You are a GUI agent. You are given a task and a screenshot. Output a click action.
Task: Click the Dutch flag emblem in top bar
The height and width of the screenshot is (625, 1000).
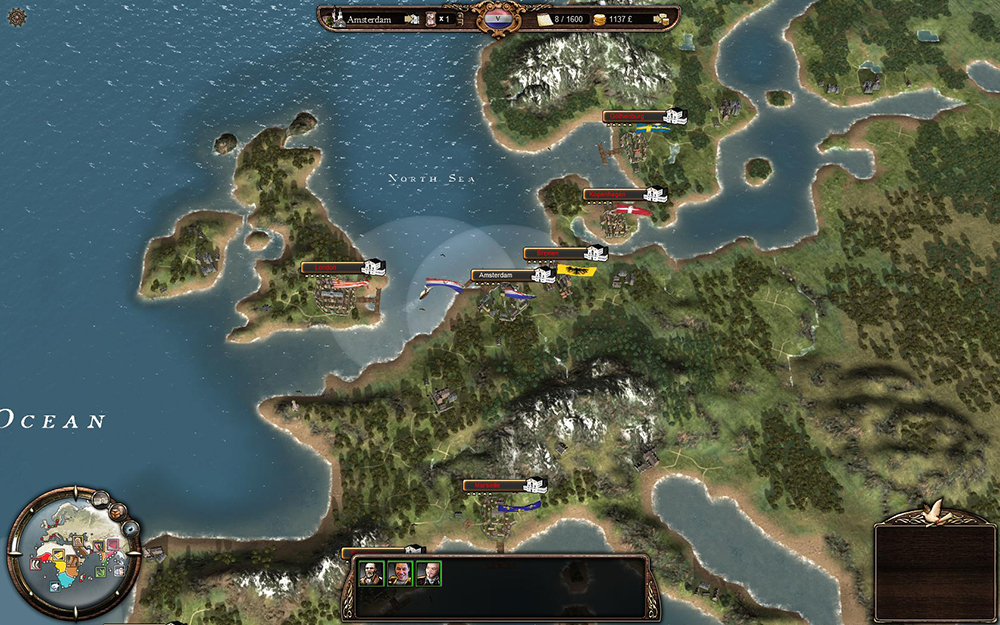pyautogui.click(x=497, y=18)
